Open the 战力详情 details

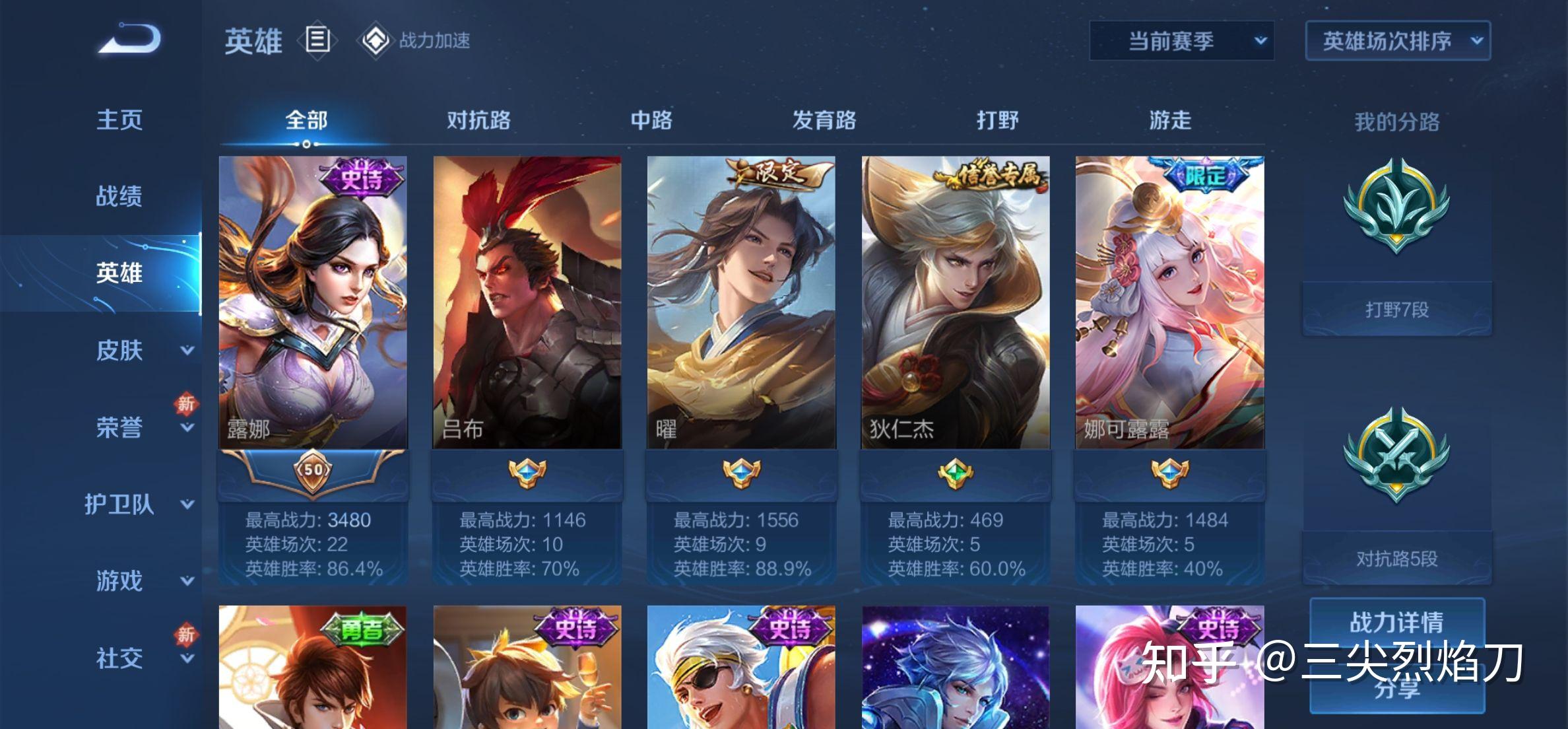[1396, 621]
